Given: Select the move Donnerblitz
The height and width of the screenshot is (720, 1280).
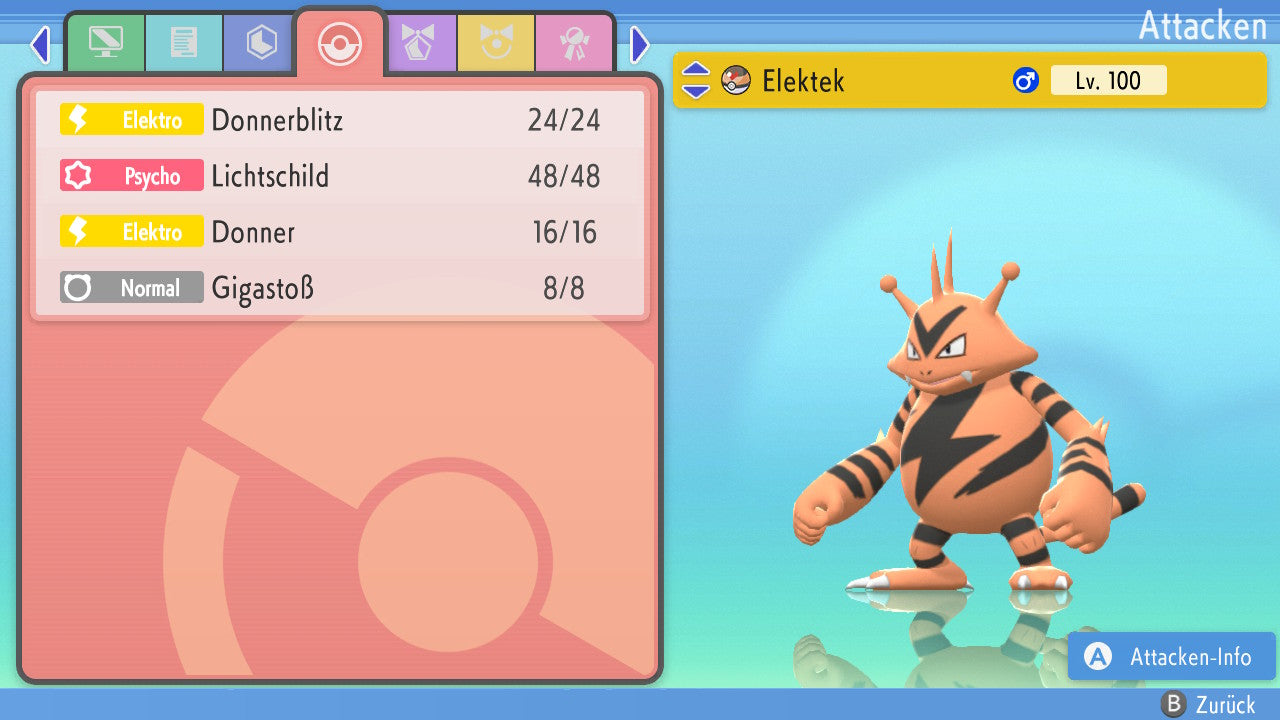Looking at the screenshot, I should [x=340, y=120].
